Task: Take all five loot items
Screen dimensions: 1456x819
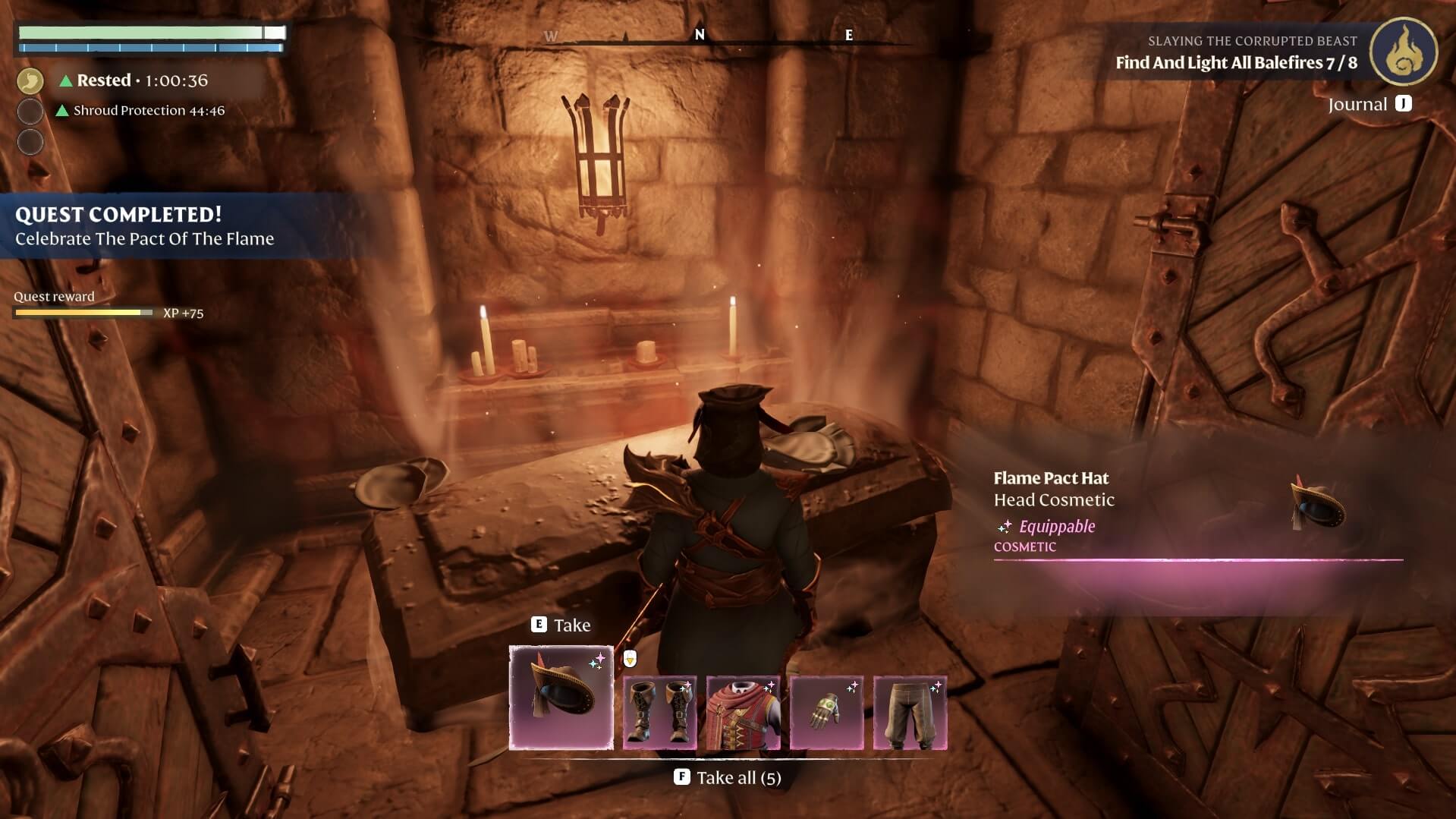Action: [x=728, y=777]
